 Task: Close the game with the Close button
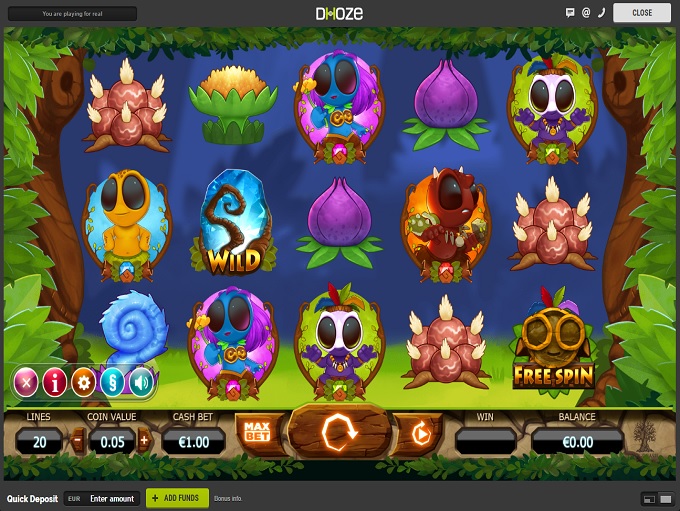click(641, 13)
